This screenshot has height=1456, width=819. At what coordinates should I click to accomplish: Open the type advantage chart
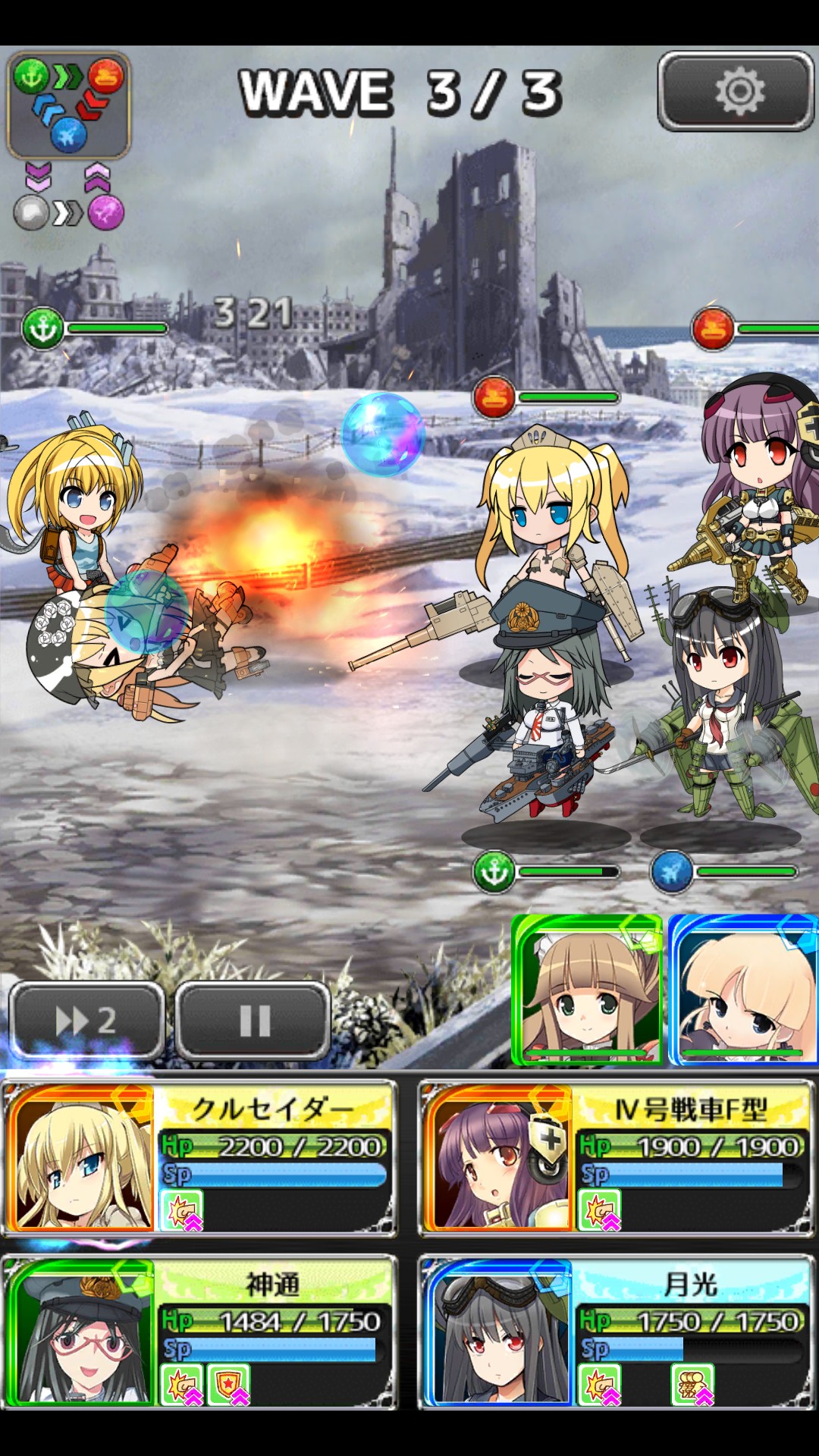69,105
